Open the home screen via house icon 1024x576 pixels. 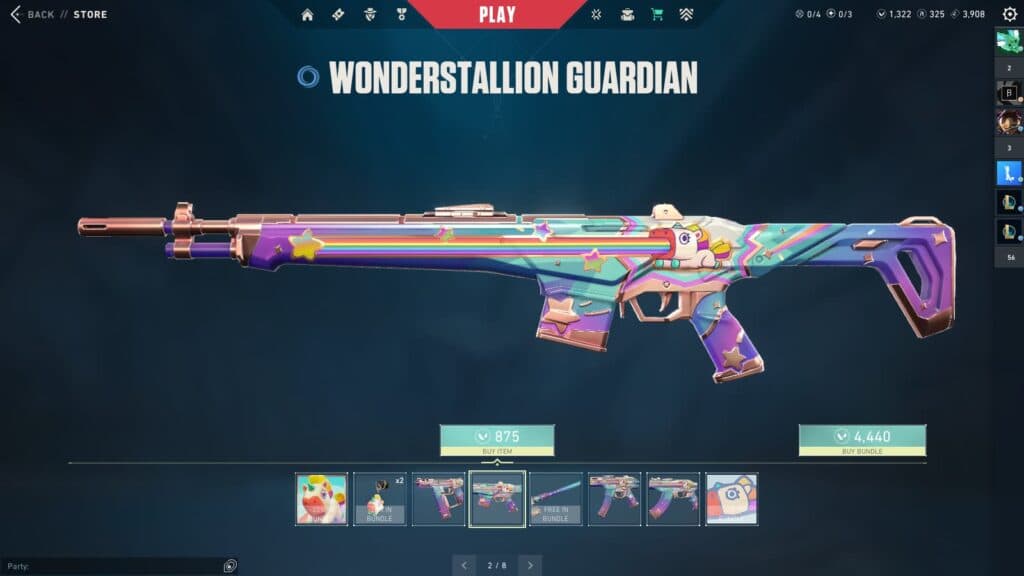pyautogui.click(x=307, y=15)
